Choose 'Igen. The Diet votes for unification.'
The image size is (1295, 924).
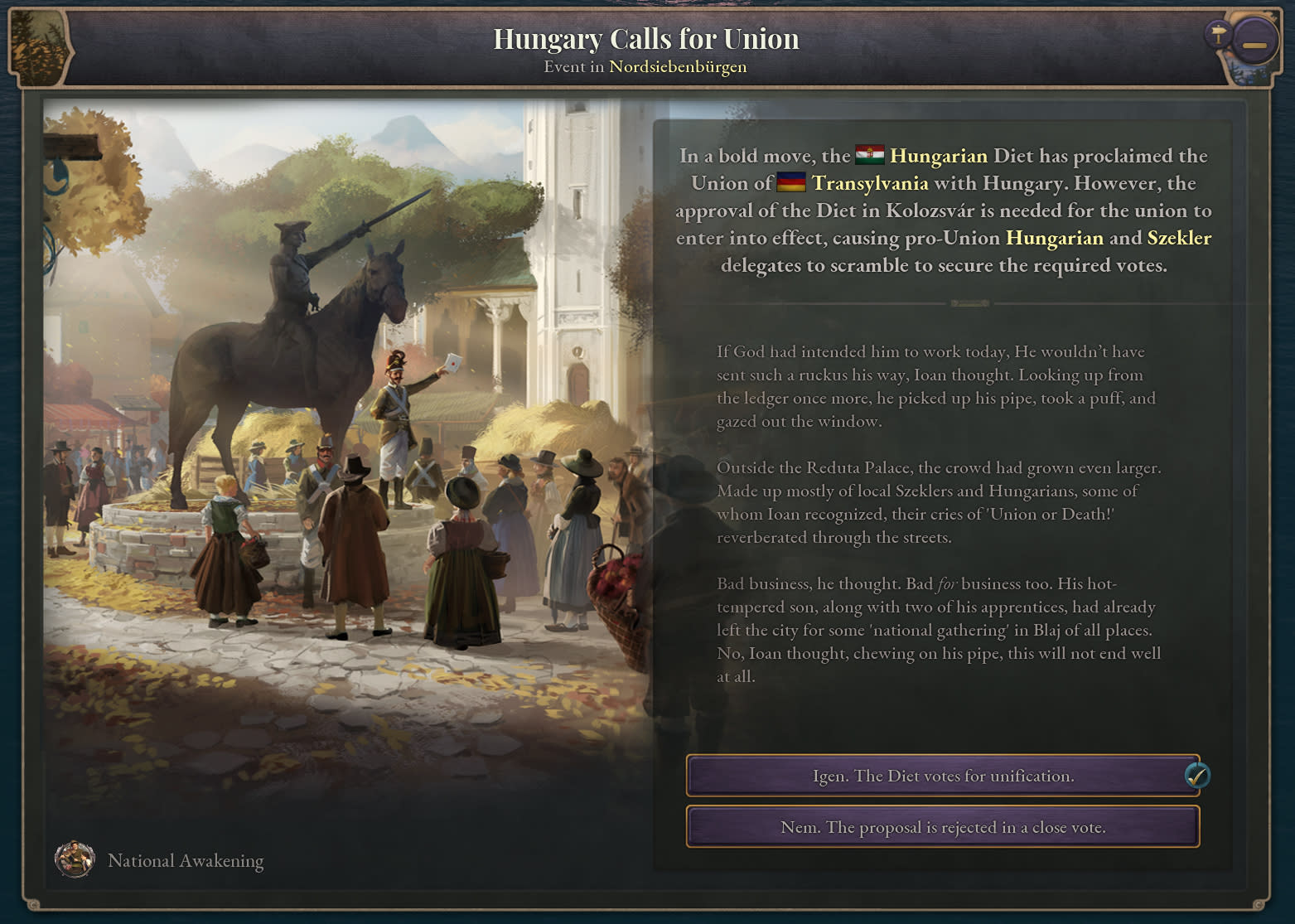(x=942, y=776)
